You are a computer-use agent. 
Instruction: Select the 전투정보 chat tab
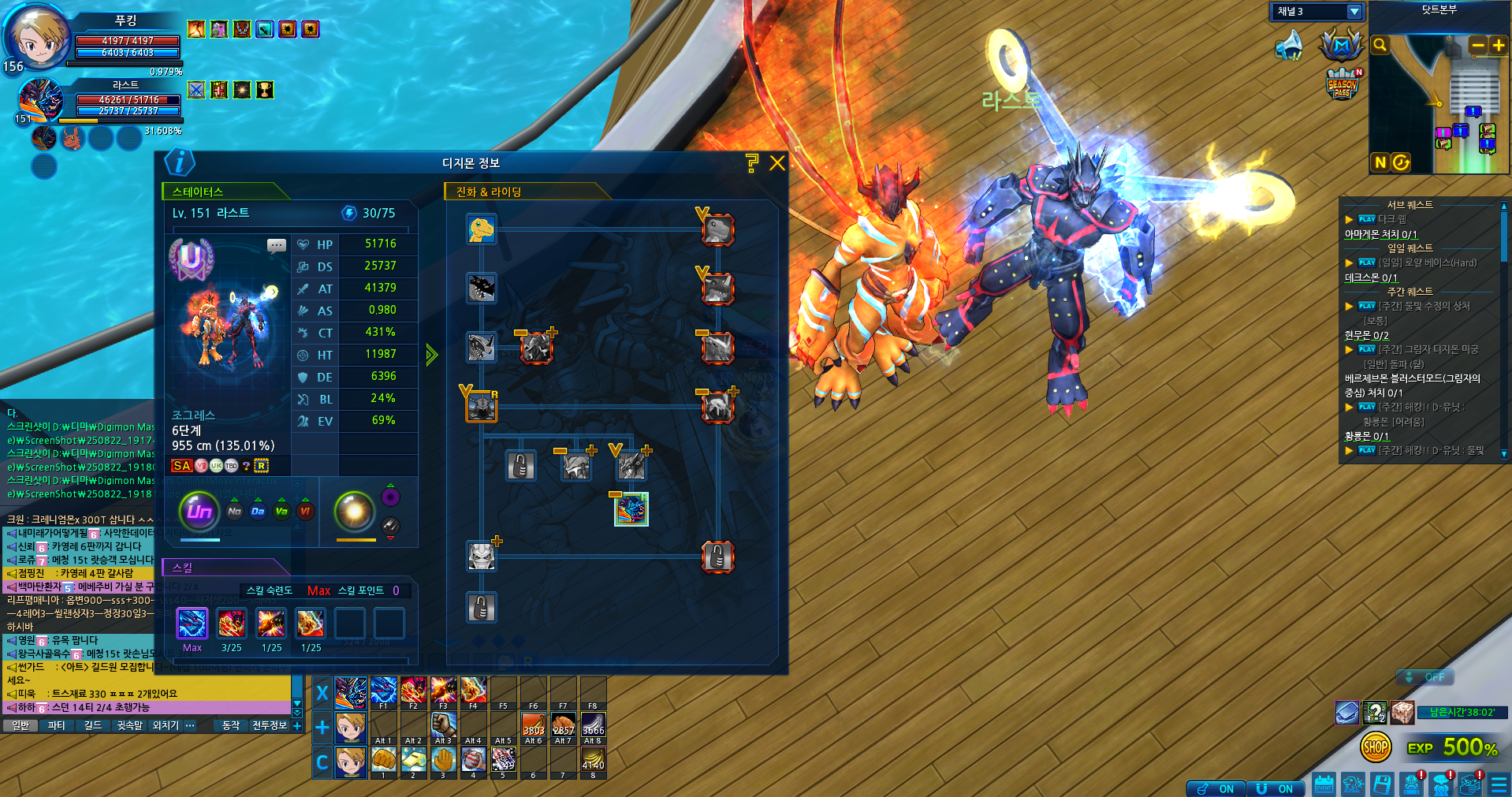pyautogui.click(x=269, y=725)
